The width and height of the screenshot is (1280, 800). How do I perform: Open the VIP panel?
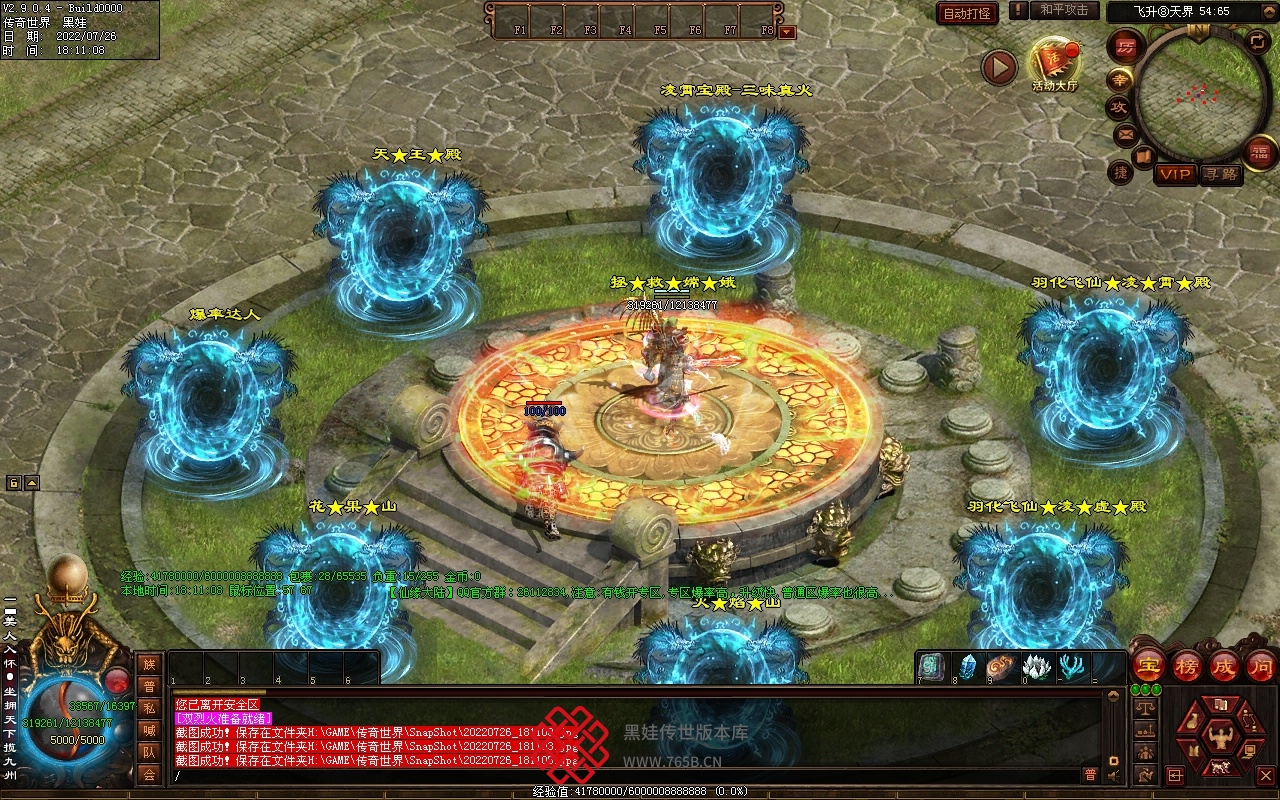click(1175, 174)
